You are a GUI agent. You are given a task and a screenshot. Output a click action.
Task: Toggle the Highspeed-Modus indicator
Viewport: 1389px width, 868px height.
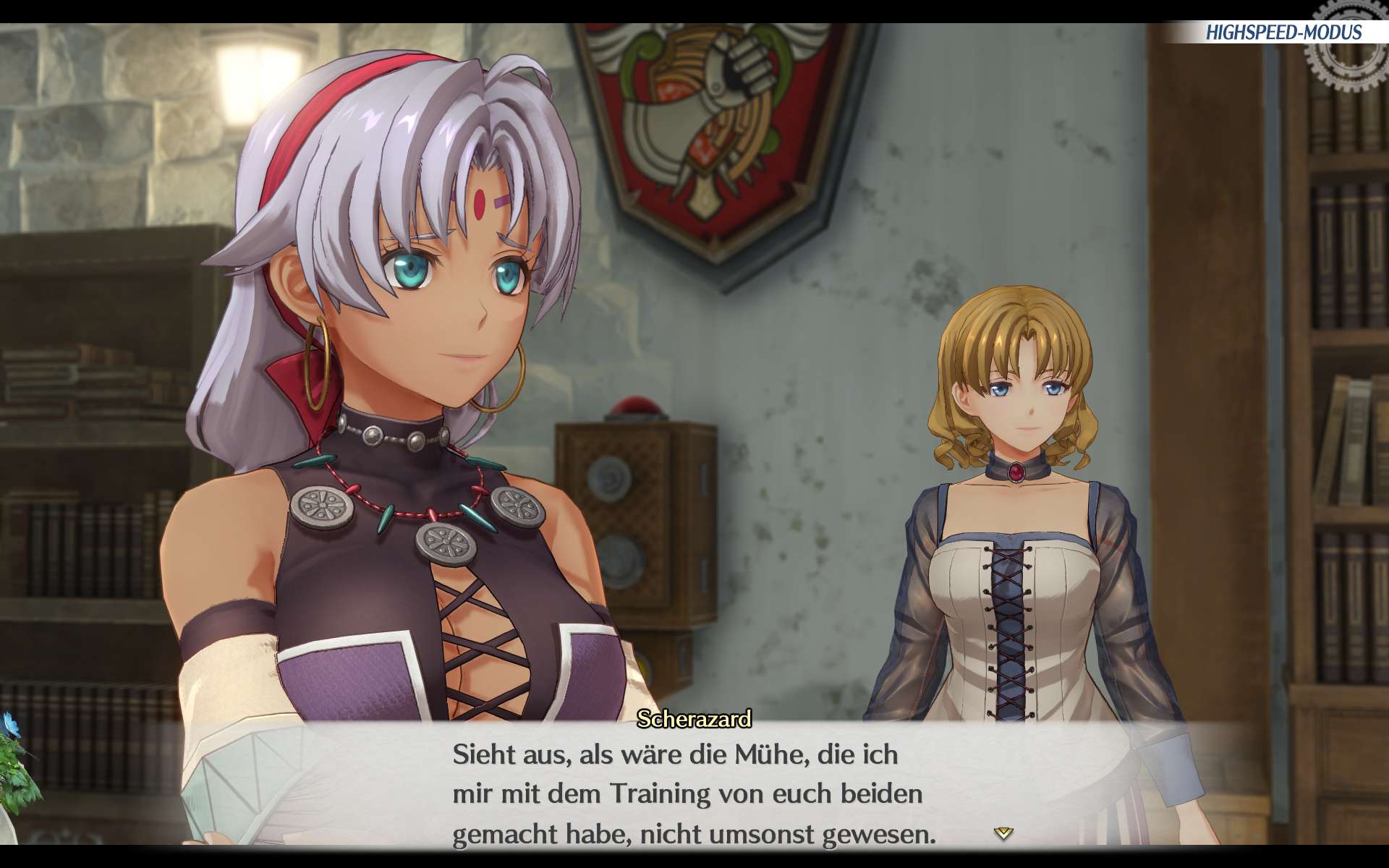(x=1283, y=33)
